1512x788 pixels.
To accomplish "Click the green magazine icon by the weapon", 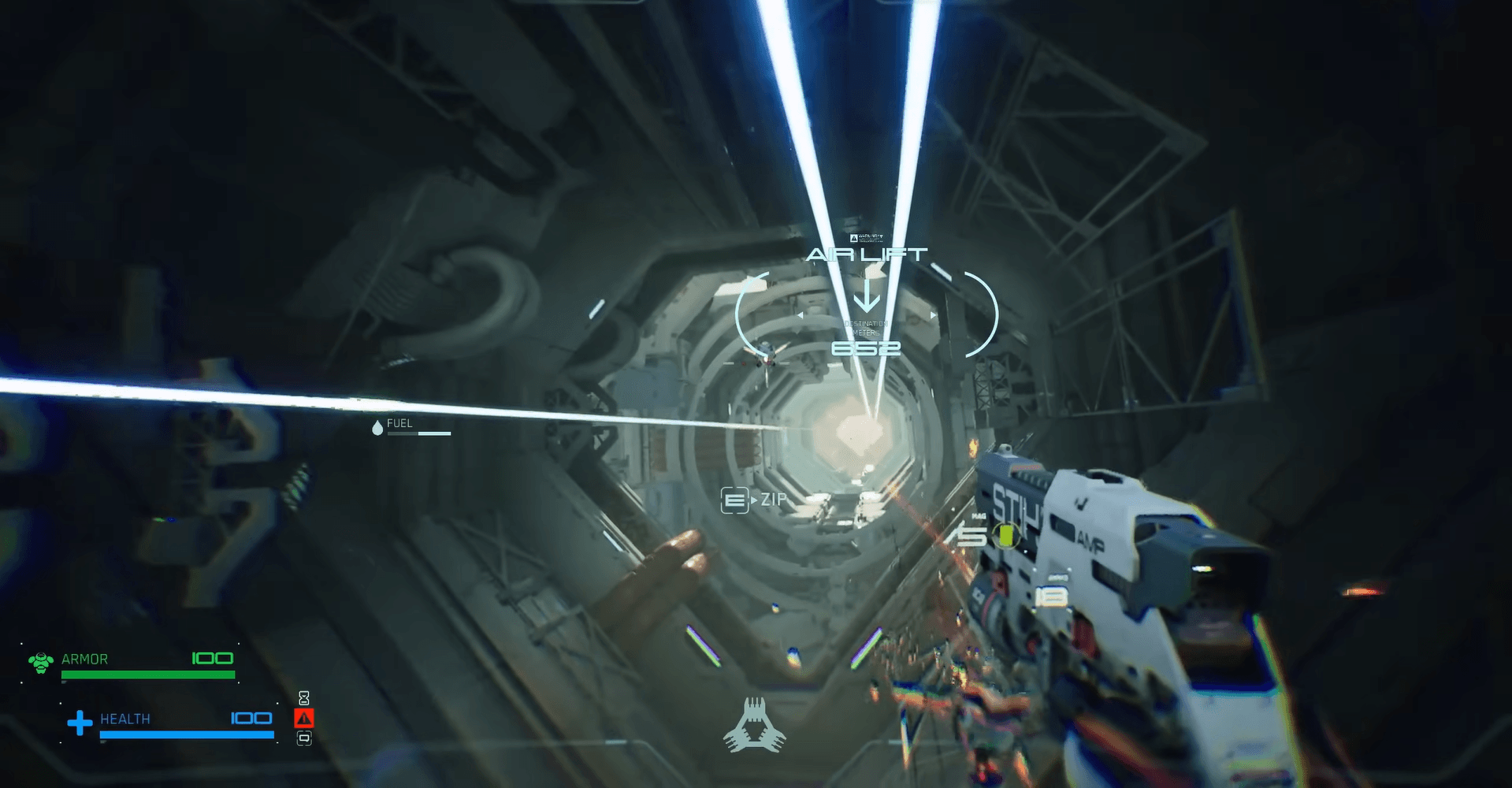I will point(1005,536).
